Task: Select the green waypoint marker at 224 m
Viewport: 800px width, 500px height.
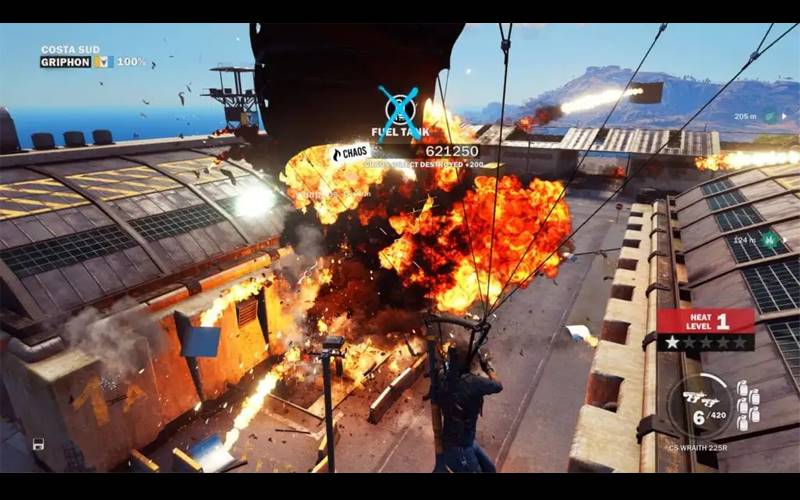Action: (770, 239)
